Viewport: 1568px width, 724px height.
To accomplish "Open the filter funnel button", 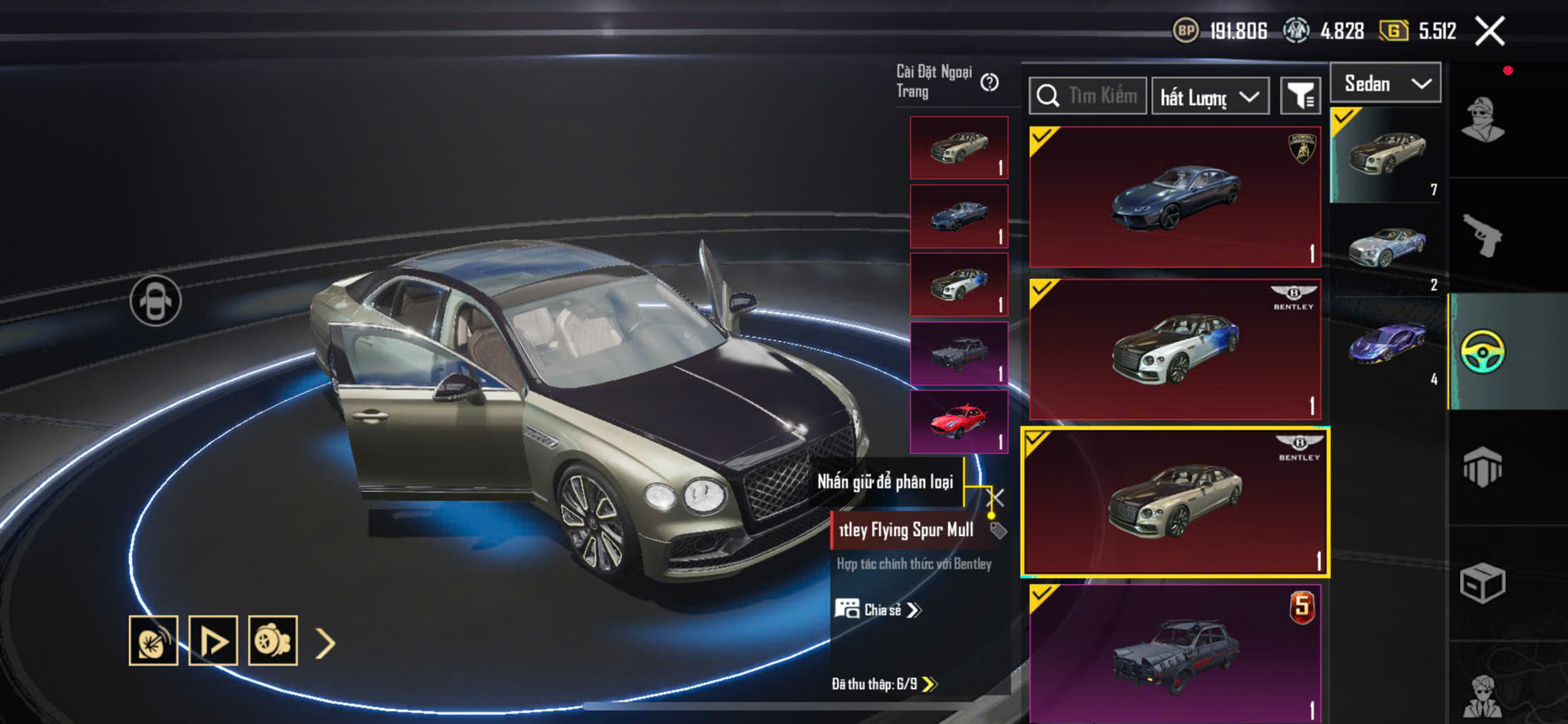I will [1300, 97].
